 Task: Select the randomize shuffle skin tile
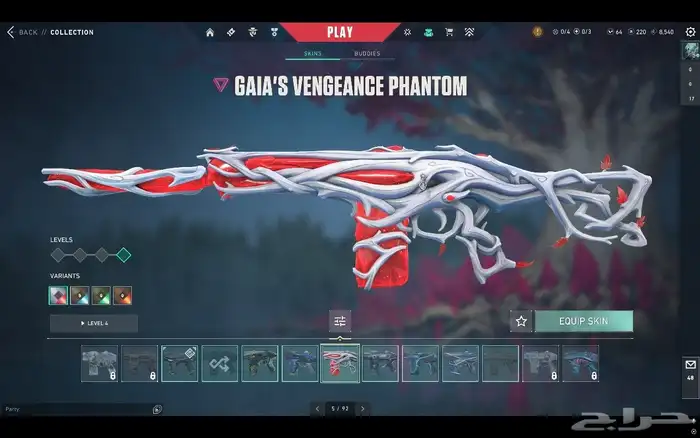coord(219,363)
